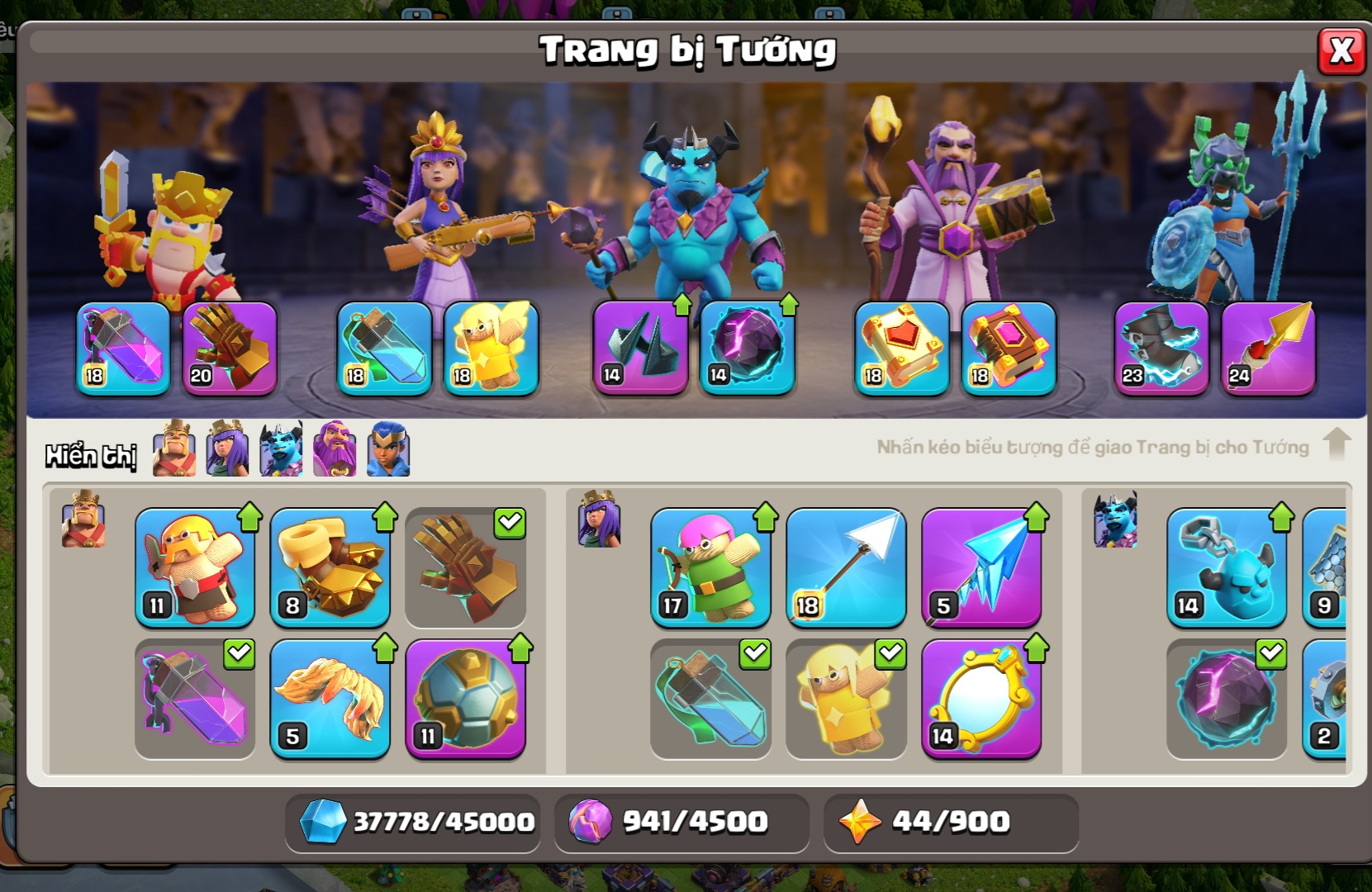Choose the Spiky Ball equipment level 11
Screen dimensions: 1372x892
[466, 699]
